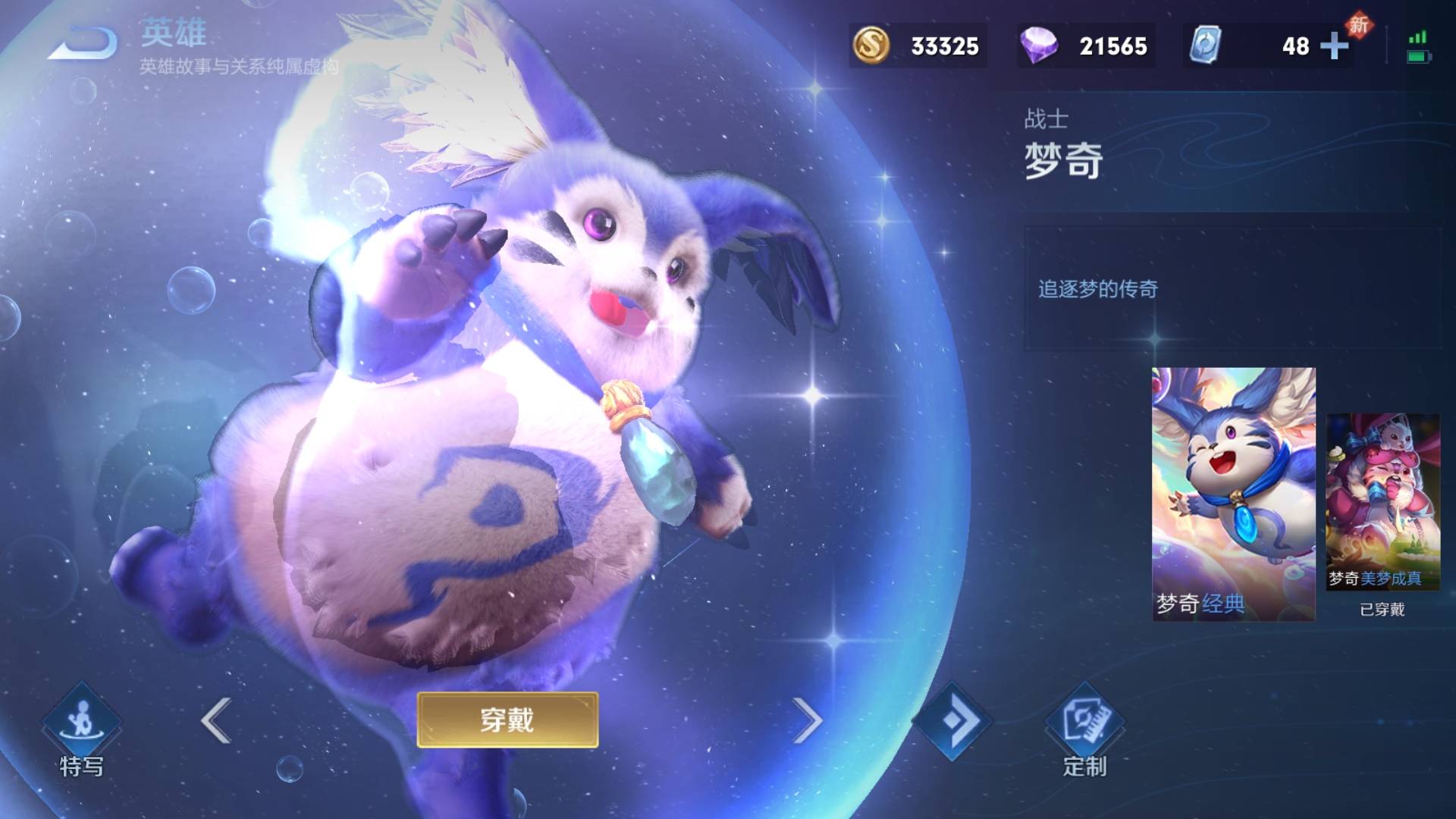Open the purple diamond currency panel

(1085, 46)
